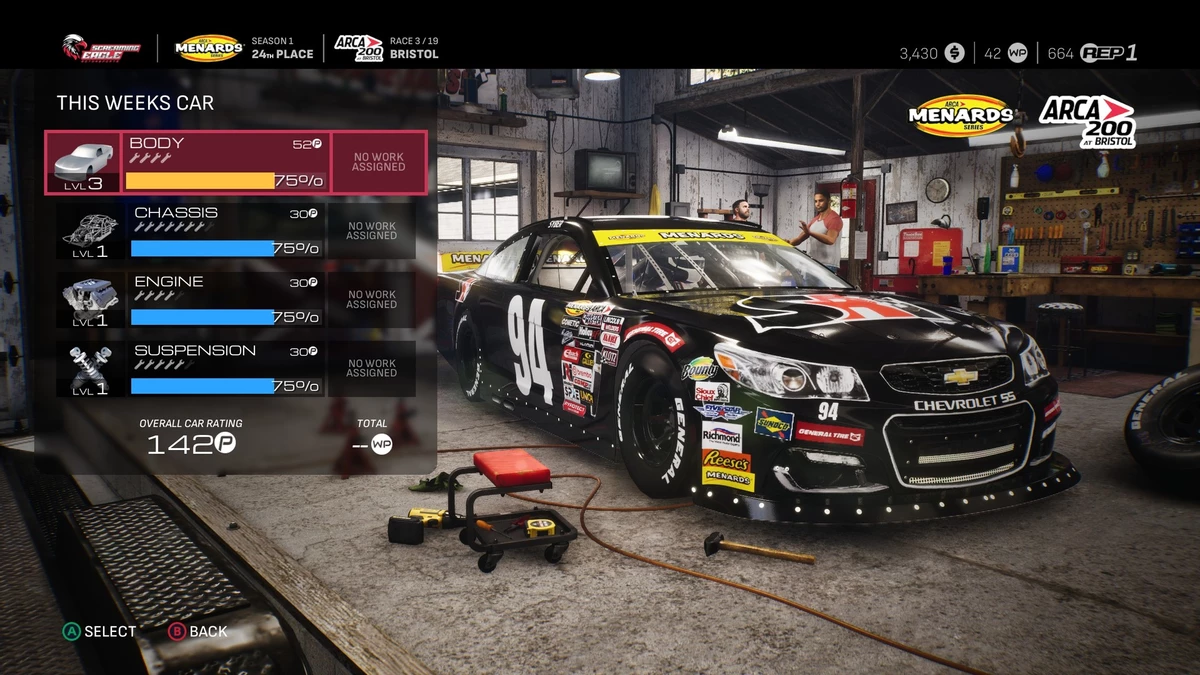This screenshot has width=1200, height=675.
Task: Click the Body level 3 car thumbnail
Action: 83,162
